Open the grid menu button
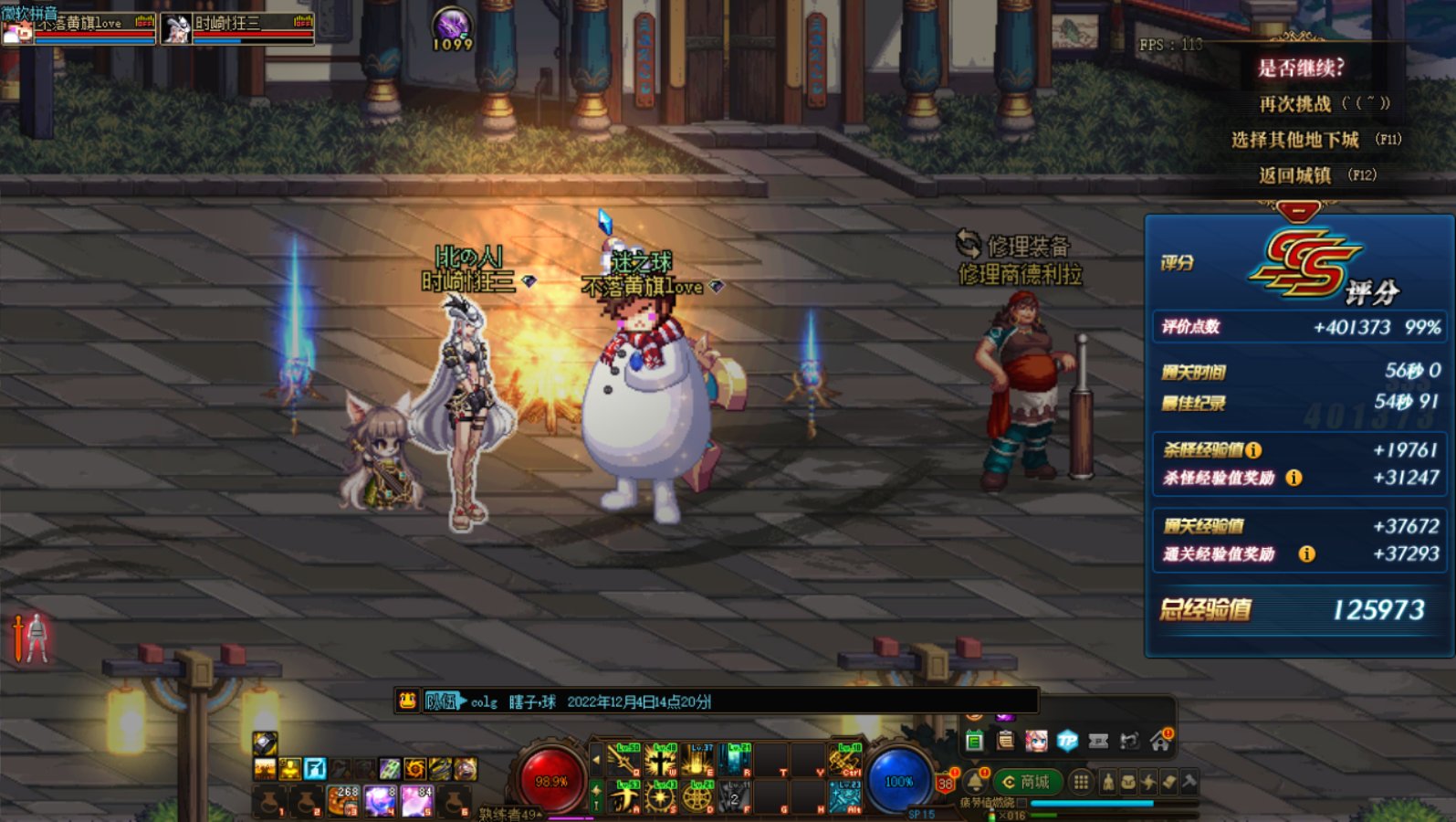The width and height of the screenshot is (1456, 822). point(1081,782)
